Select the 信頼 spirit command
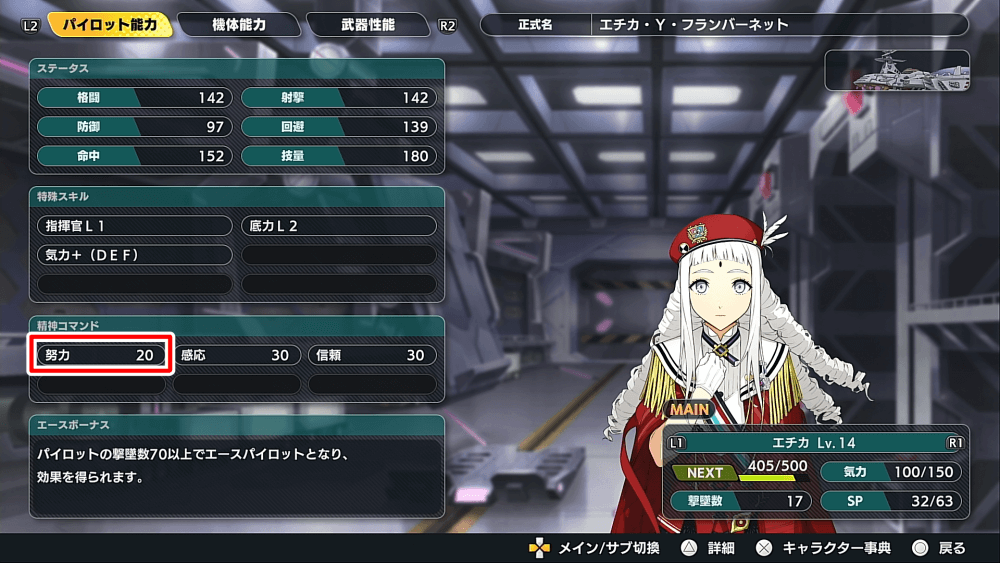This screenshot has height=563, width=1000. click(x=372, y=355)
